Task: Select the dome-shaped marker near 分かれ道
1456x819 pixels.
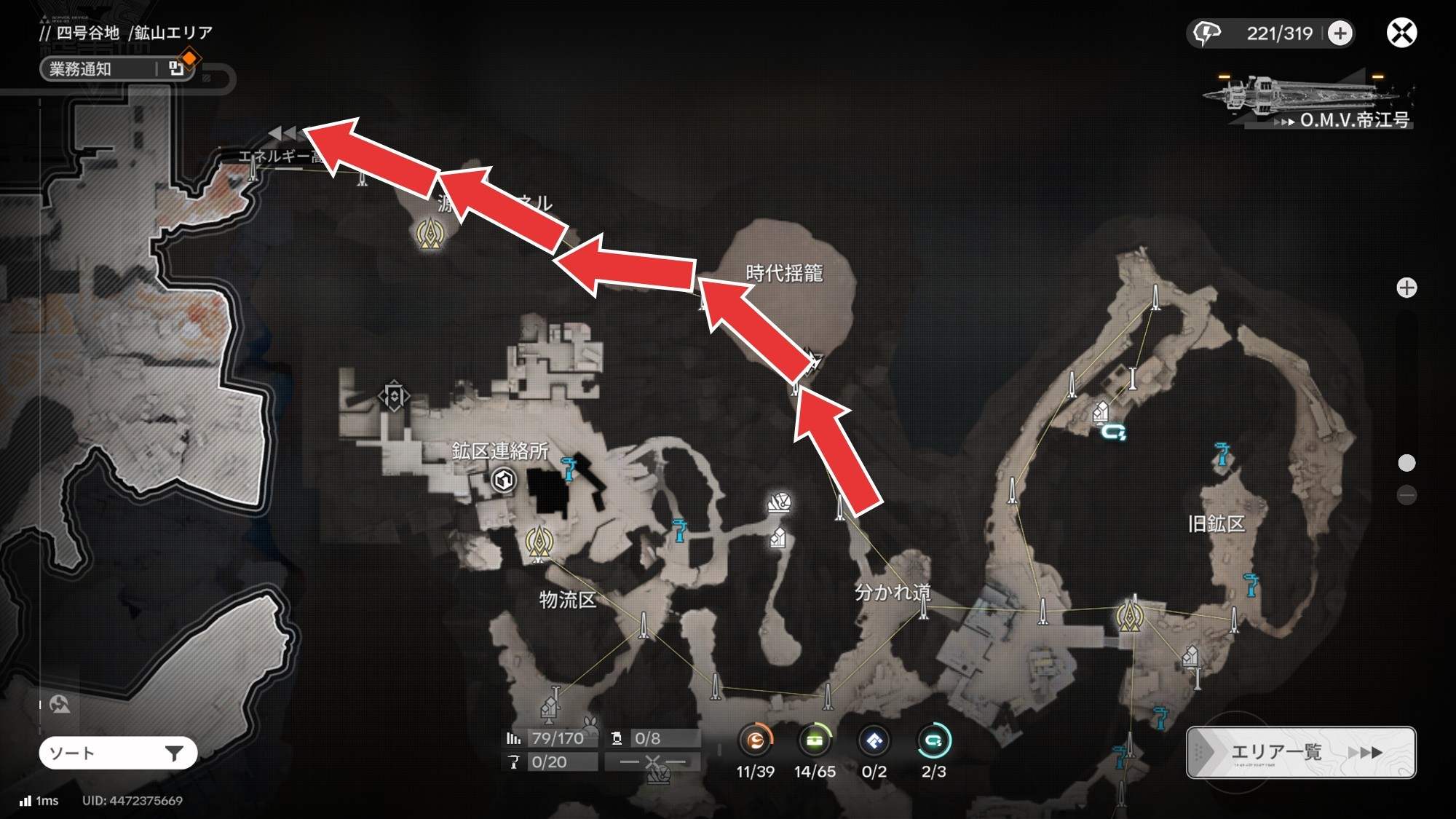Action: [779, 502]
